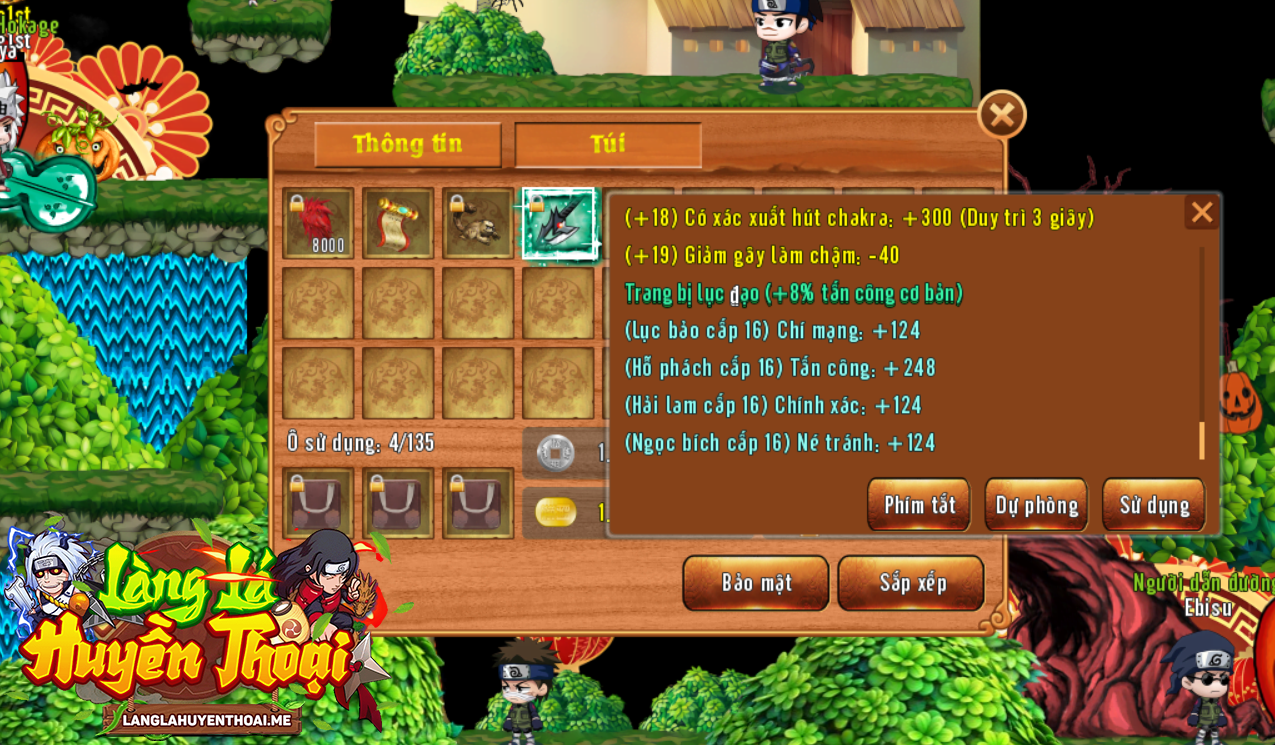Use the item with Sử dụng
The height and width of the screenshot is (745, 1275).
(1153, 504)
